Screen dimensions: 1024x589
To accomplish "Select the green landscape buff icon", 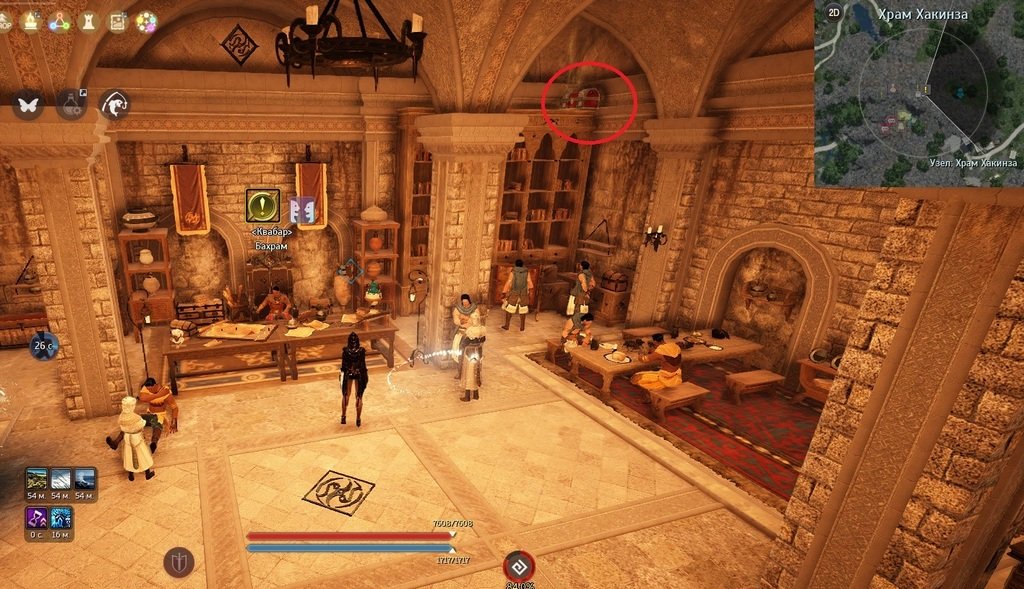I will point(36,478).
